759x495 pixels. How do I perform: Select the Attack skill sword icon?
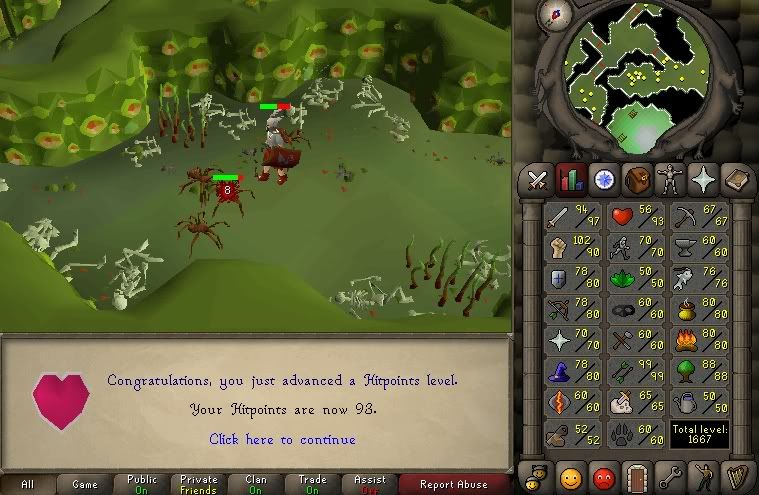(x=556, y=216)
